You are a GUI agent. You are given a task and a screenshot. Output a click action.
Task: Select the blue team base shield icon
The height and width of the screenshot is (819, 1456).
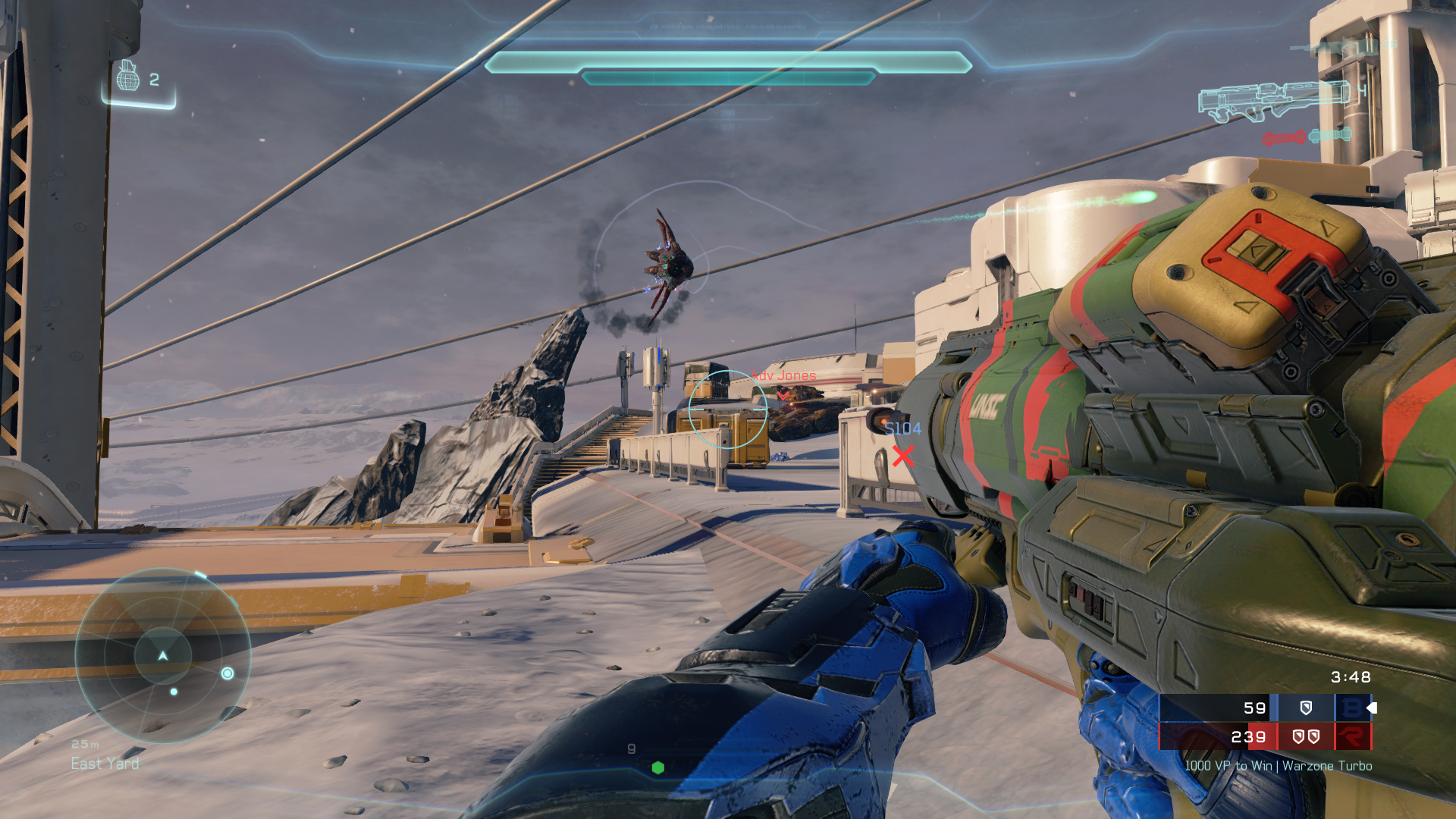point(1306,708)
